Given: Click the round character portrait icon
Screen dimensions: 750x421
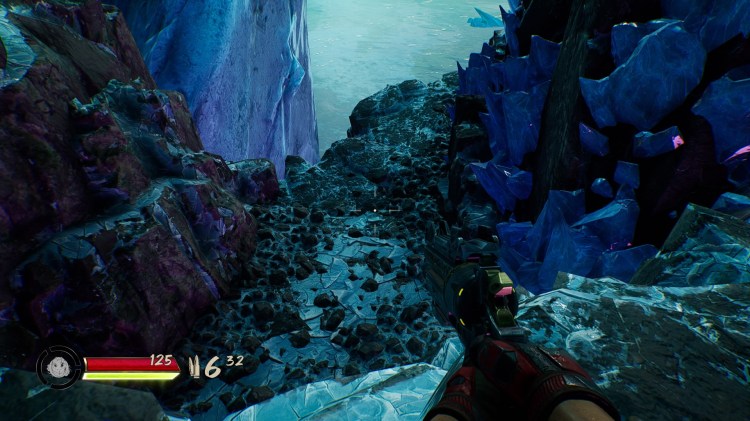Looking at the screenshot, I should [59, 367].
